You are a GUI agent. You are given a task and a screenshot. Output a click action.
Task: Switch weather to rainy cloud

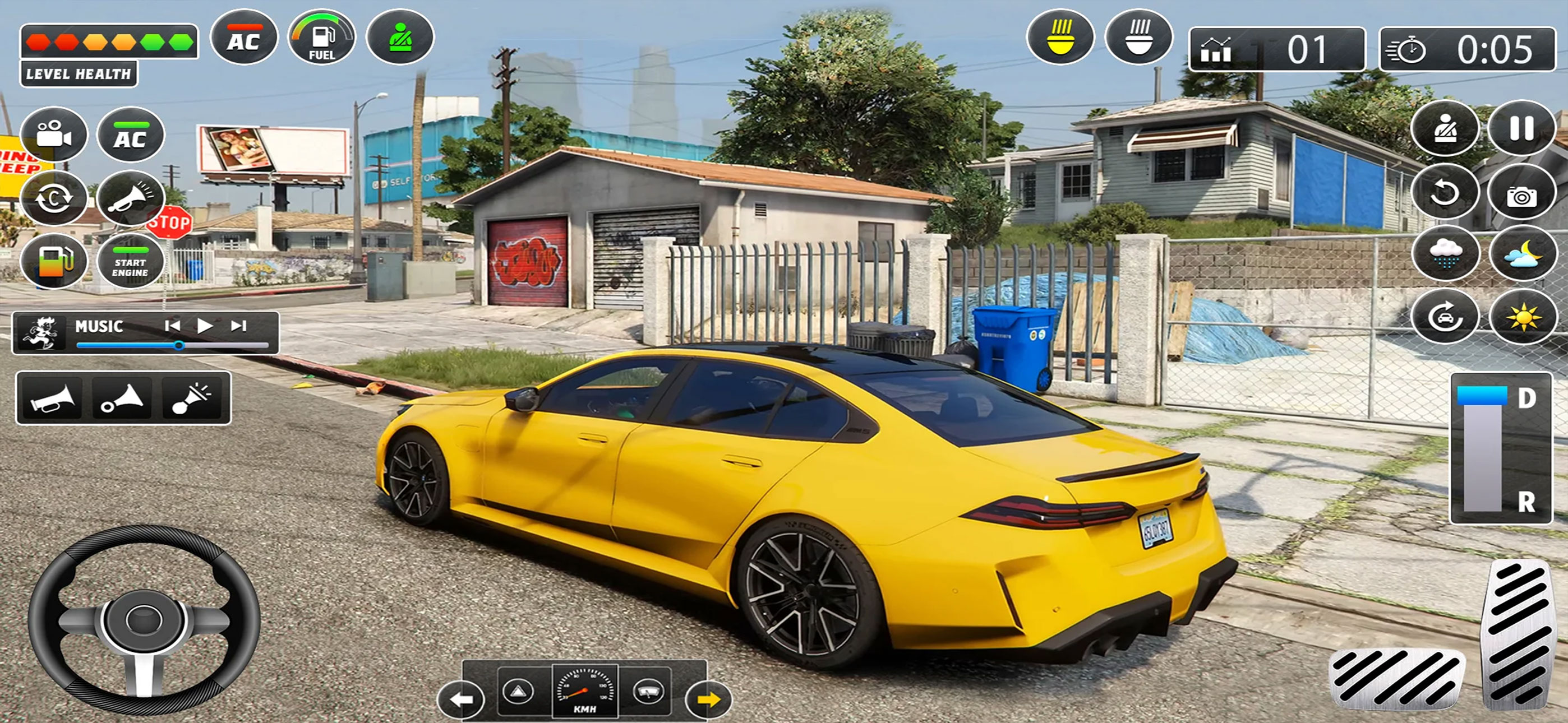point(1445,253)
